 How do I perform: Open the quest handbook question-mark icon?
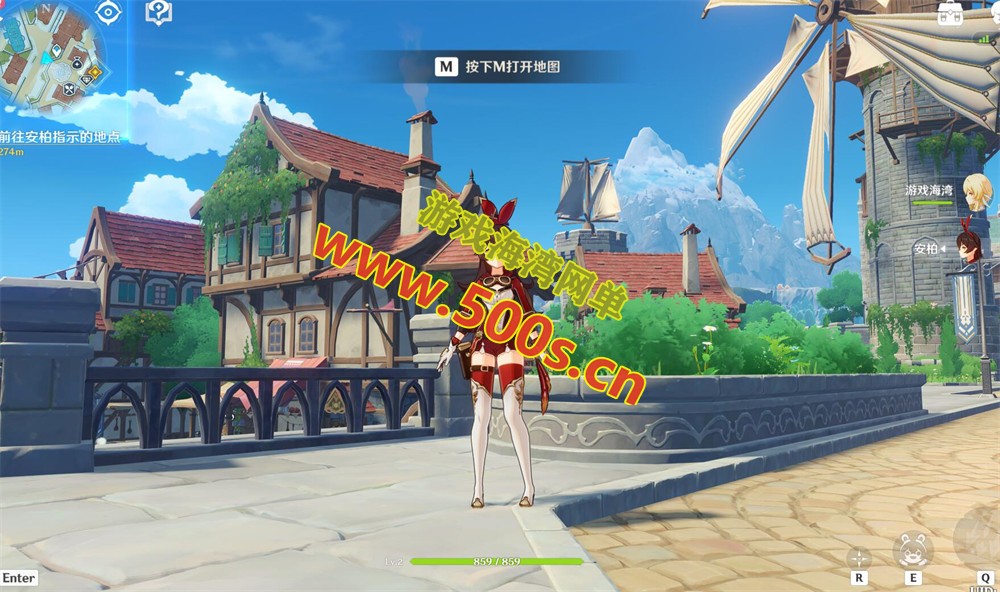(158, 12)
